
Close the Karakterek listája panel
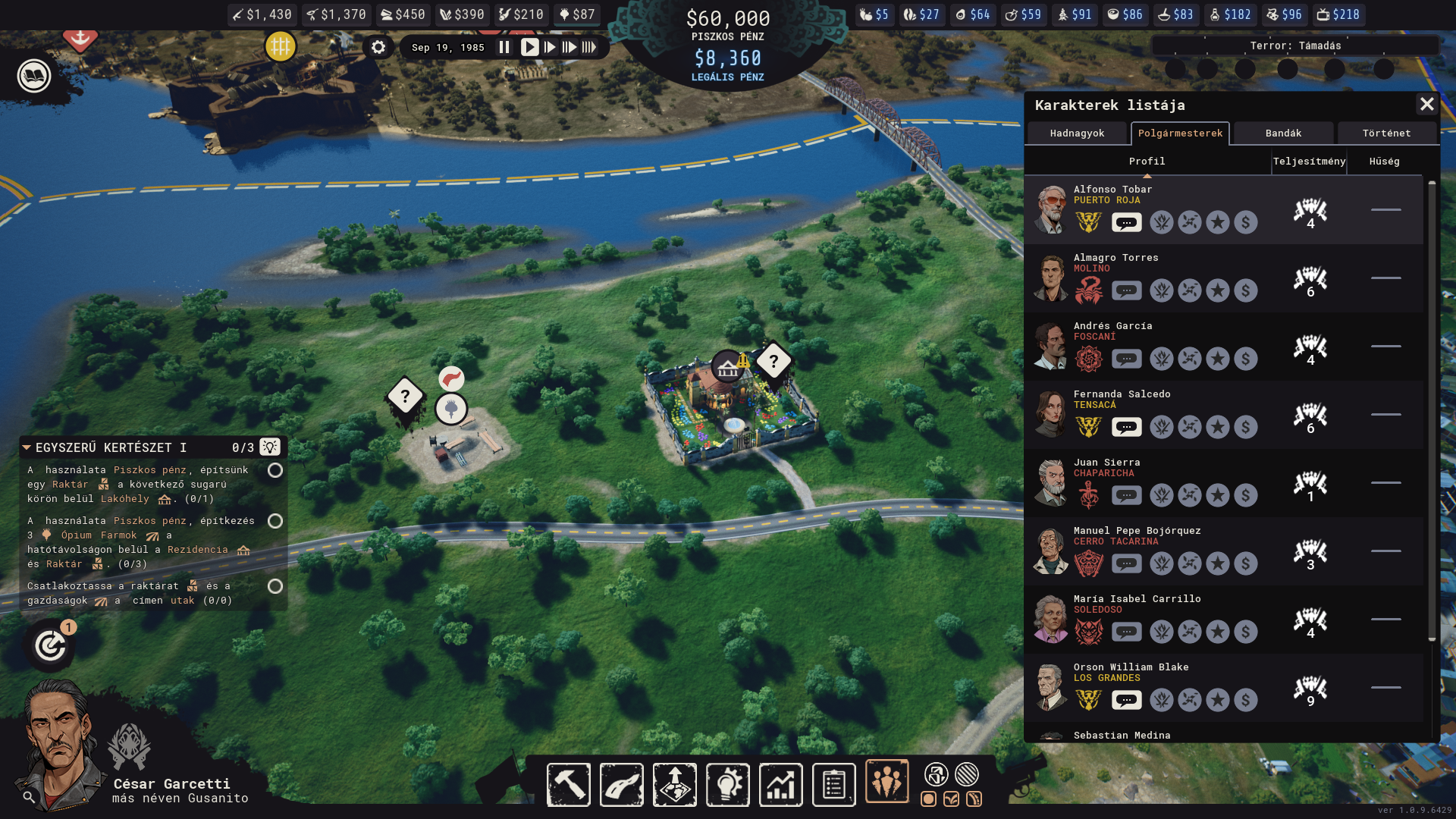tap(1426, 104)
